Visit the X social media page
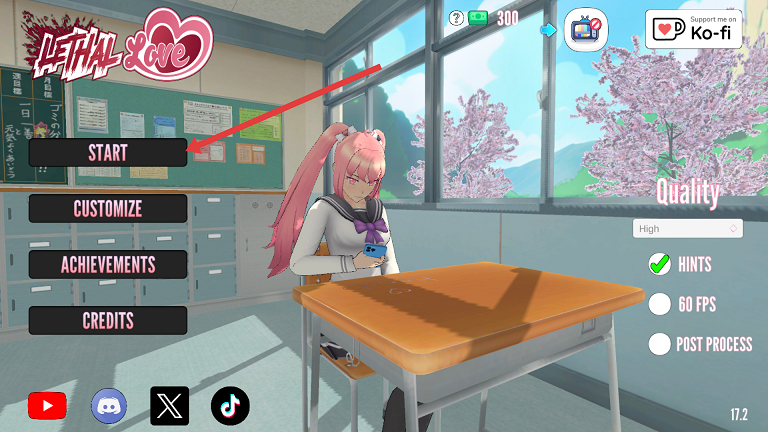Screen dimensions: 768x432 click(x=169, y=405)
